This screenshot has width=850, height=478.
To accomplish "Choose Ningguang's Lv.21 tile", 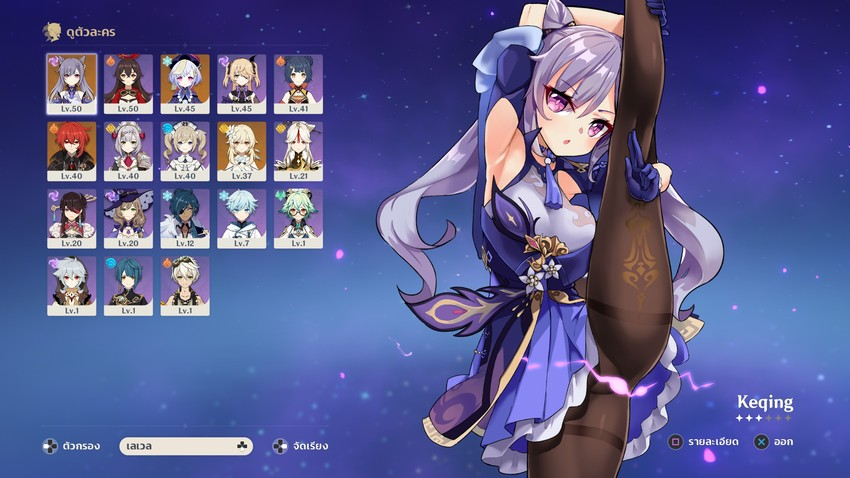I will (x=298, y=146).
